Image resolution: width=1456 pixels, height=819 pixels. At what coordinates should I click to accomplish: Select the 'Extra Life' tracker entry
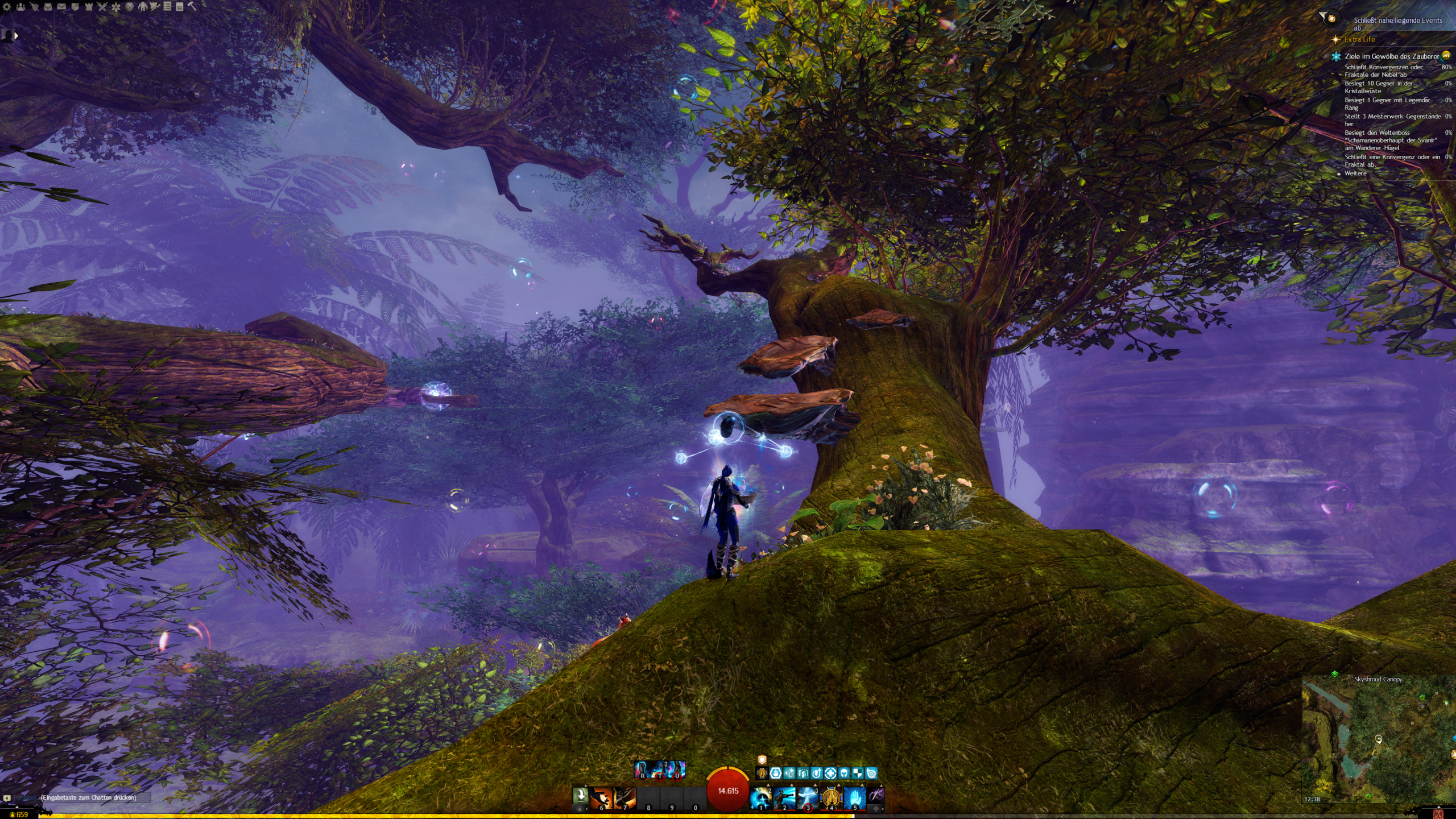(1359, 39)
